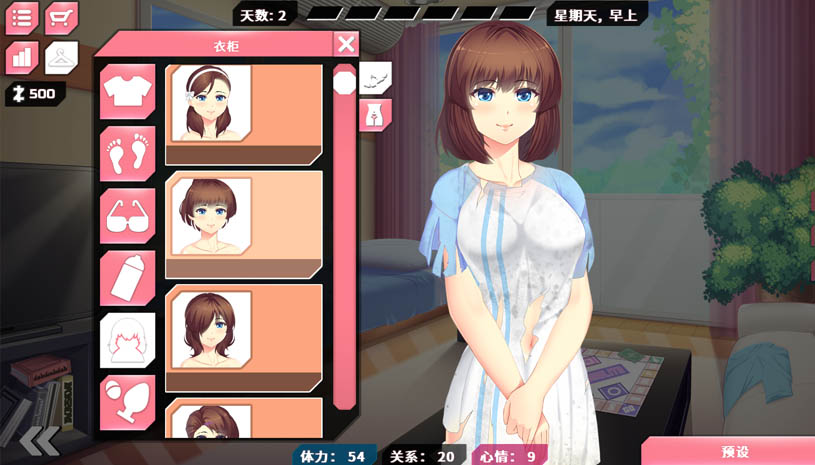Switch to the shirt clothing category
Screen dimensions: 815x465
tap(127, 91)
